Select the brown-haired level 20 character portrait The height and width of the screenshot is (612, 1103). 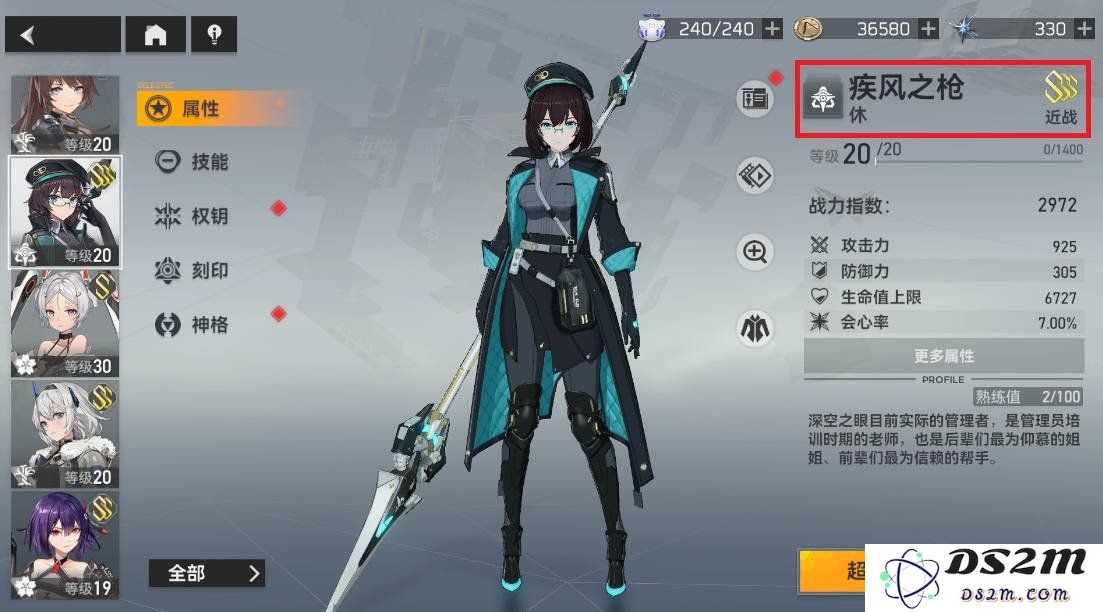pyautogui.click(x=65, y=115)
